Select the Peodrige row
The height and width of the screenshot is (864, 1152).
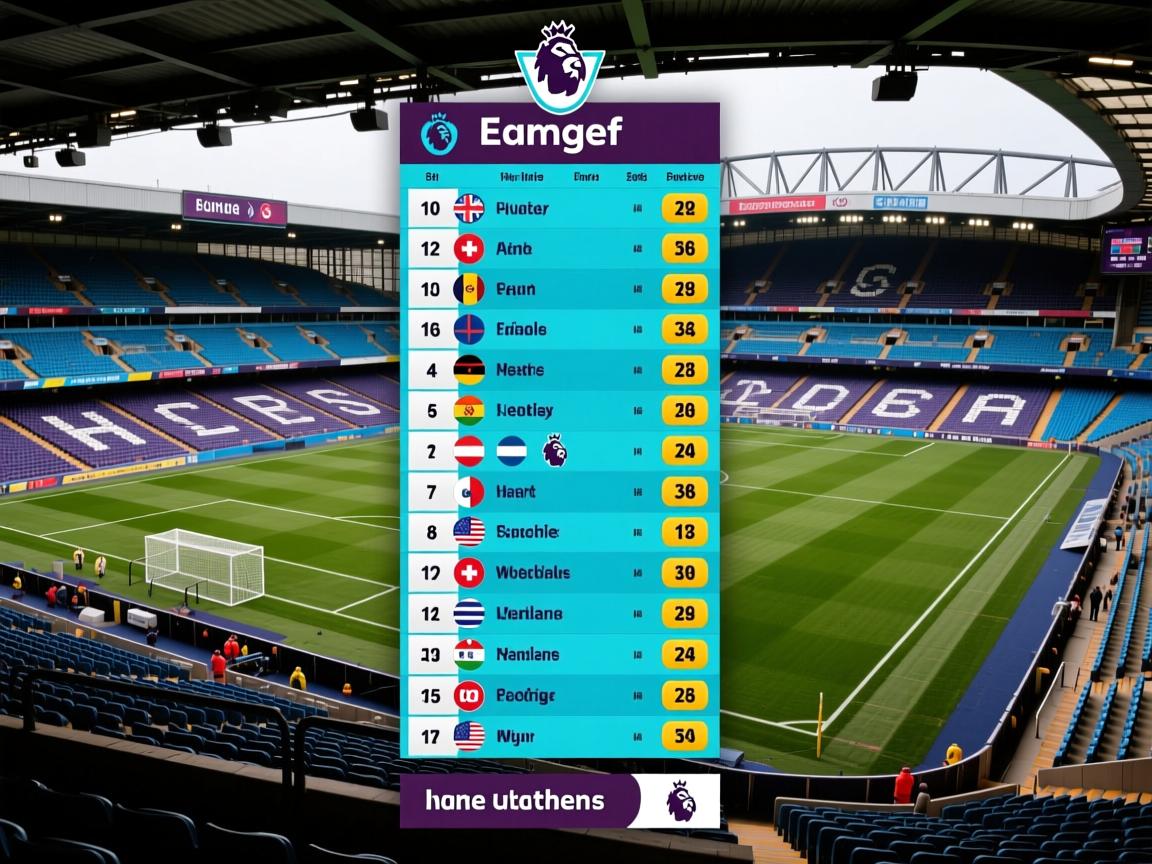pos(560,695)
